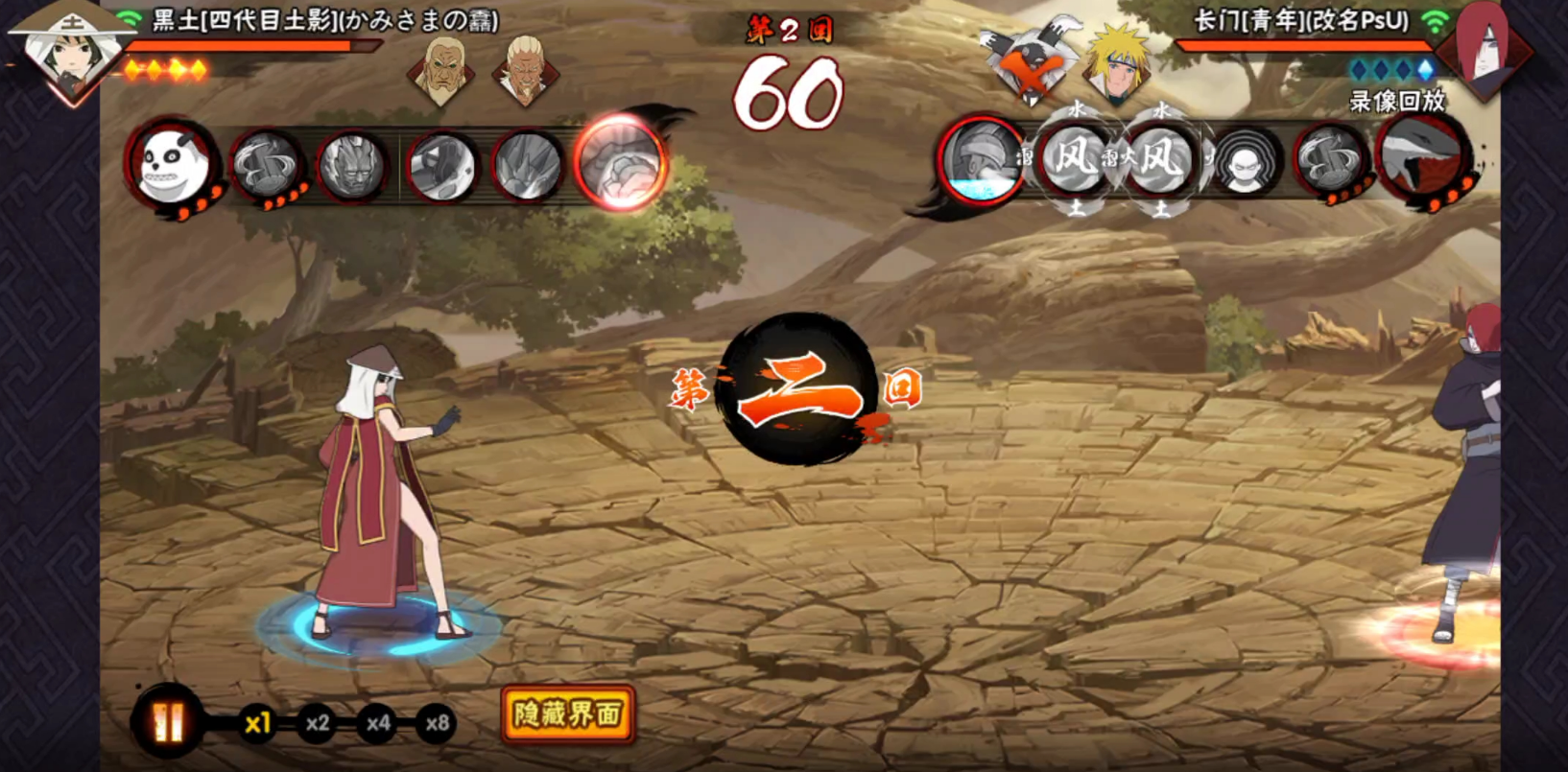The height and width of the screenshot is (772, 1568).
Task: Select the panda summon icon
Action: tap(175, 165)
